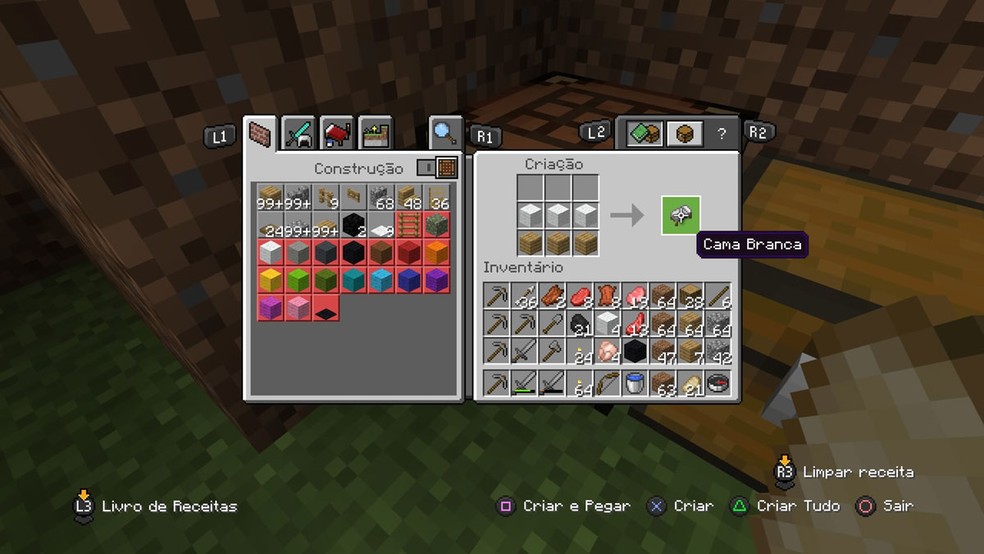Open the question mark help tab
This screenshot has height=554, width=984.
722,133
